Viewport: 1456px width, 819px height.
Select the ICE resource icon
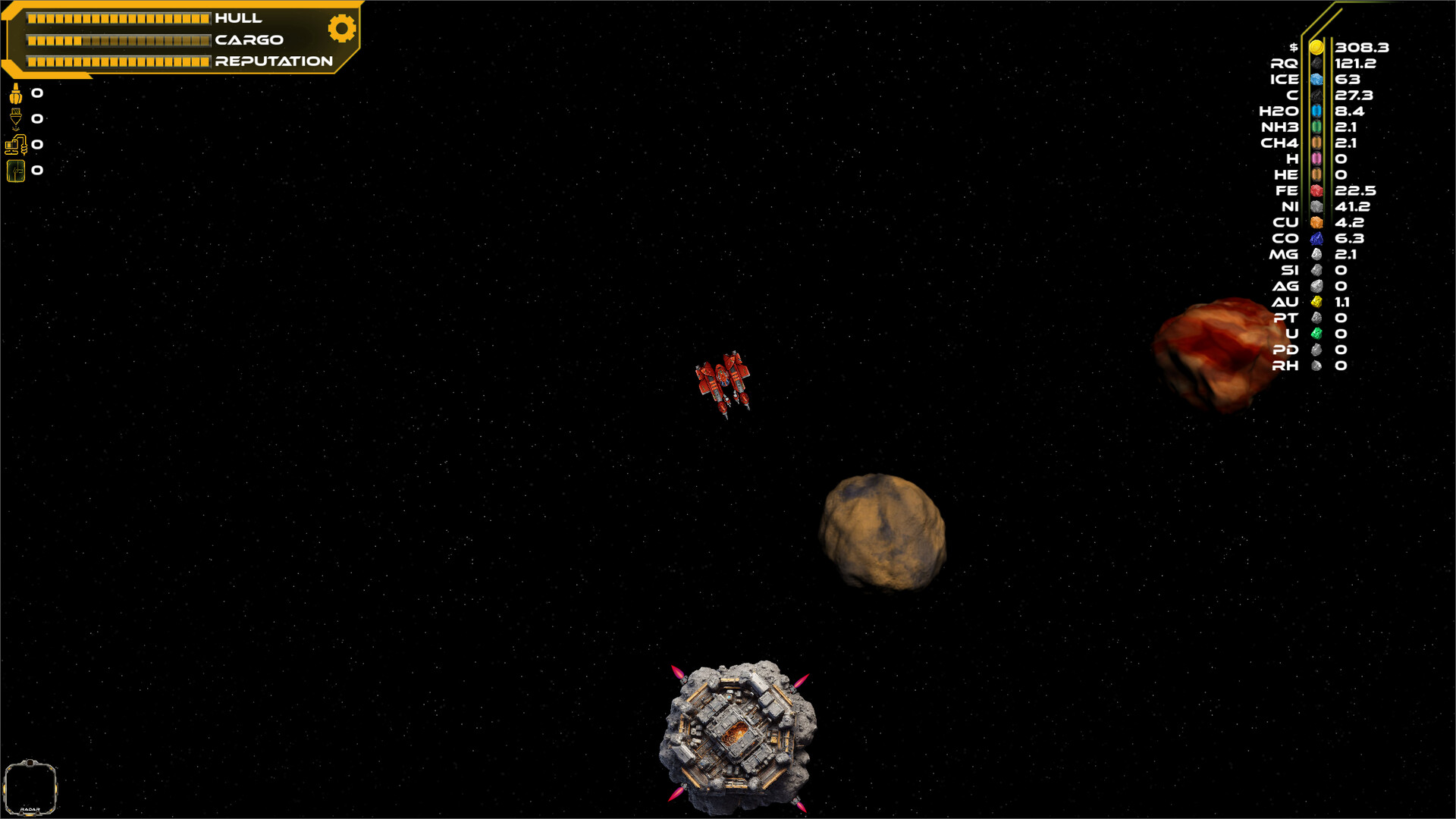1317,79
